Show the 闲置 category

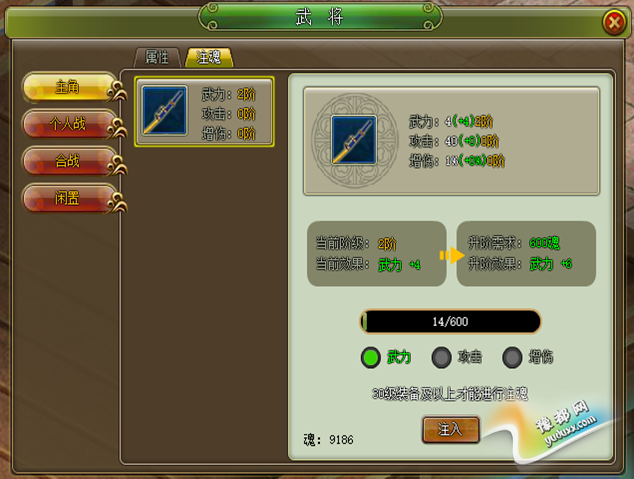tap(69, 197)
